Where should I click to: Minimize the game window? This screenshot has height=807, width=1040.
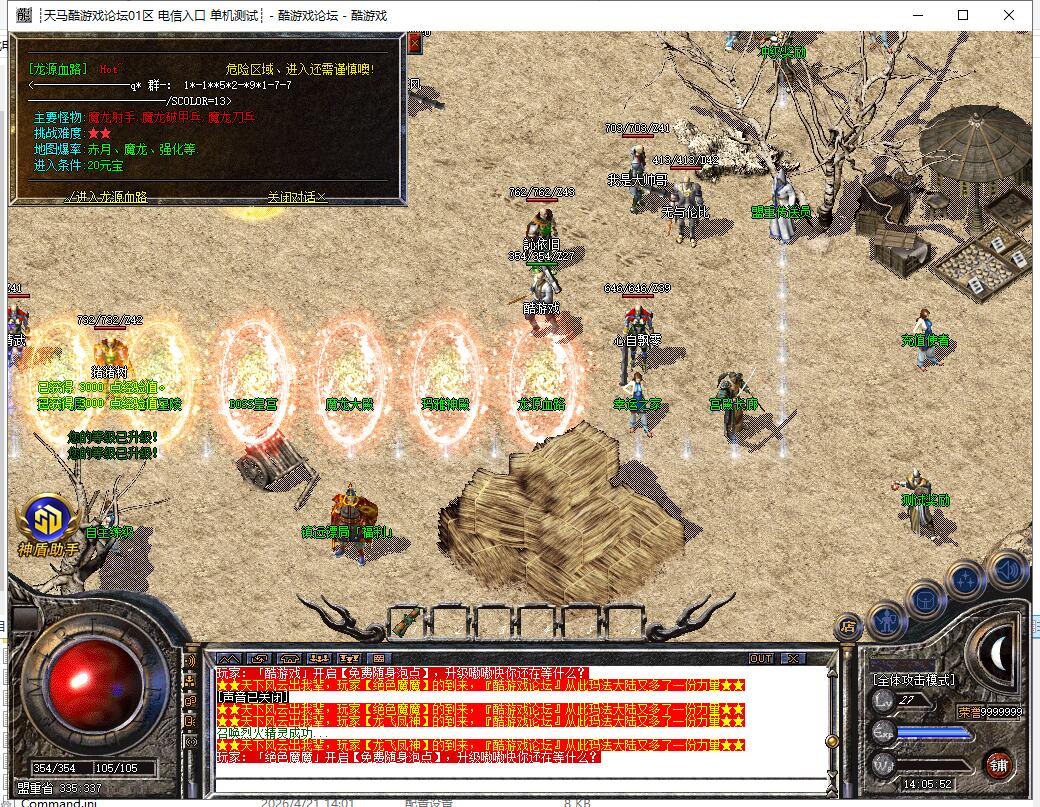(917, 15)
